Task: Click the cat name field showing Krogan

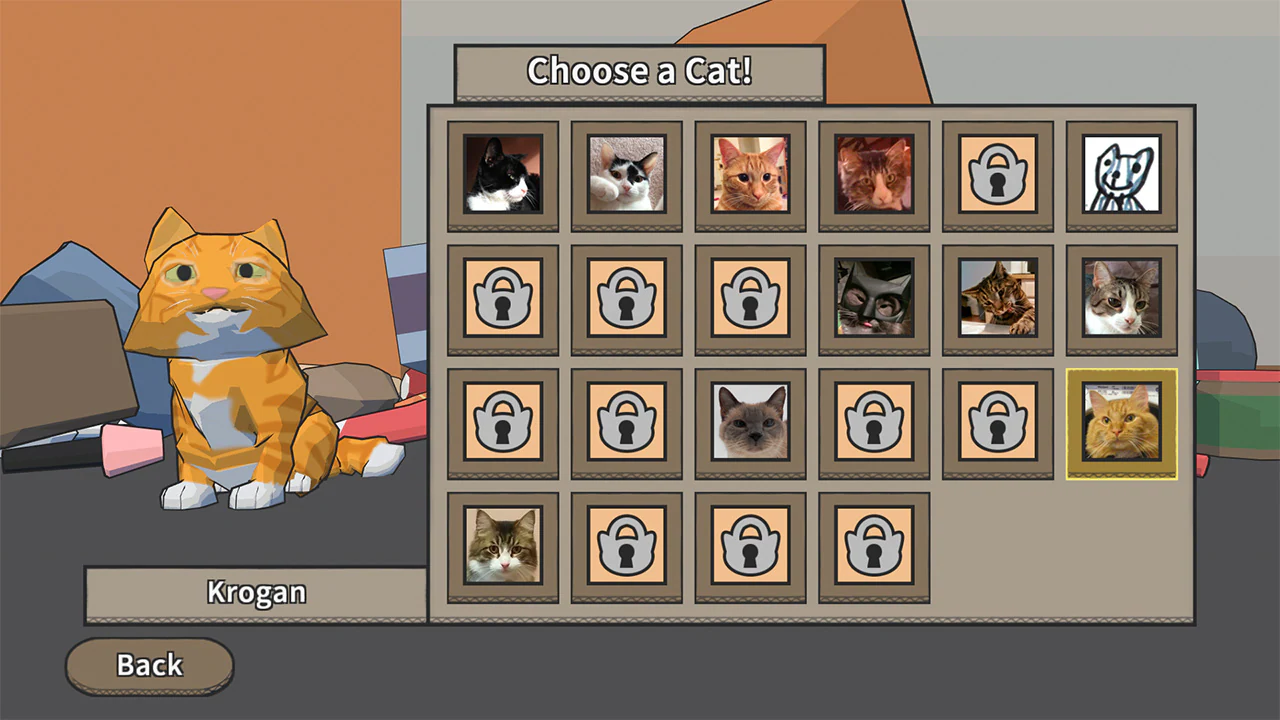Action: tap(256, 592)
